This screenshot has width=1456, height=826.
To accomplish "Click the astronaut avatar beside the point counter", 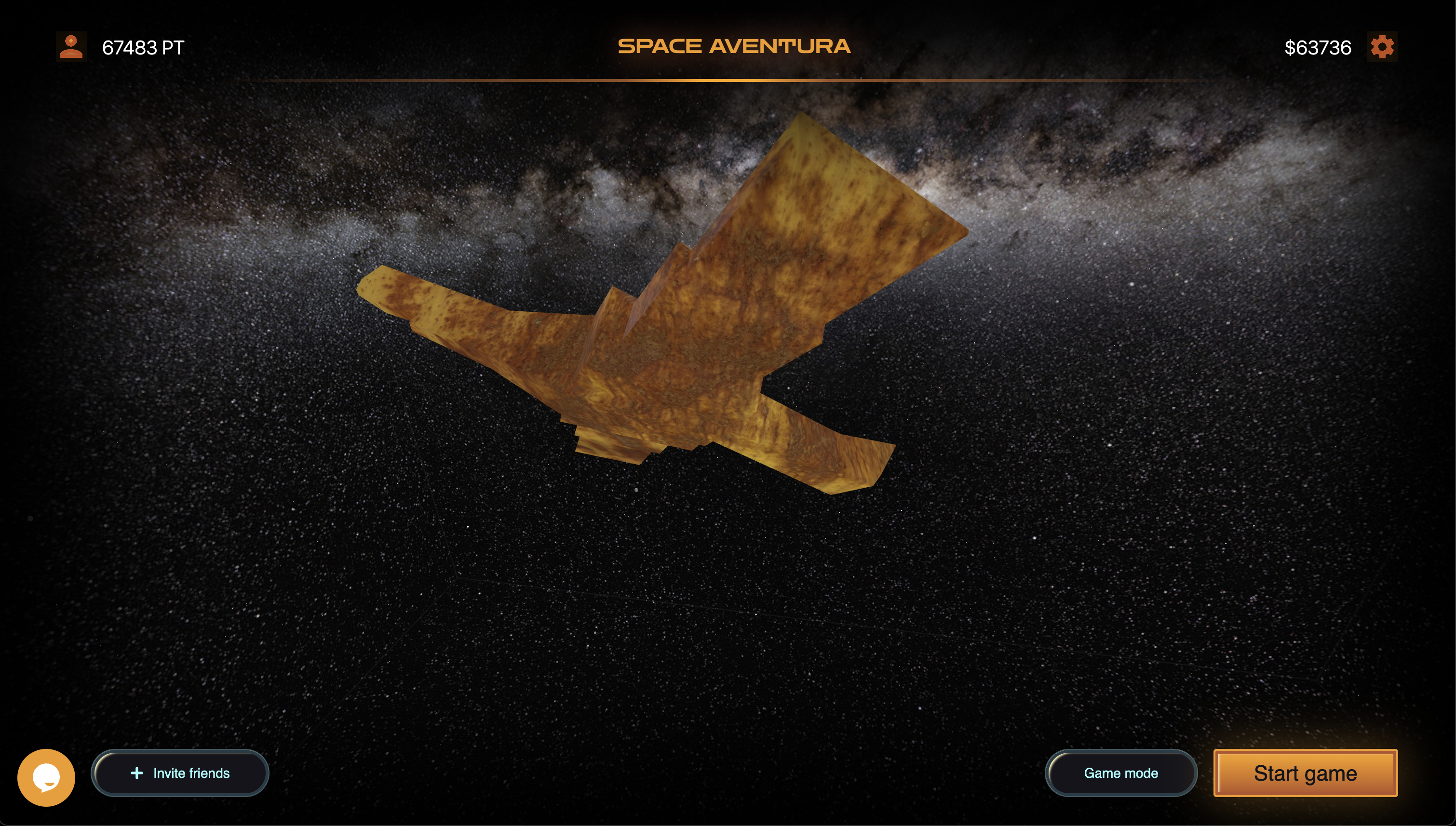I will tap(71, 47).
